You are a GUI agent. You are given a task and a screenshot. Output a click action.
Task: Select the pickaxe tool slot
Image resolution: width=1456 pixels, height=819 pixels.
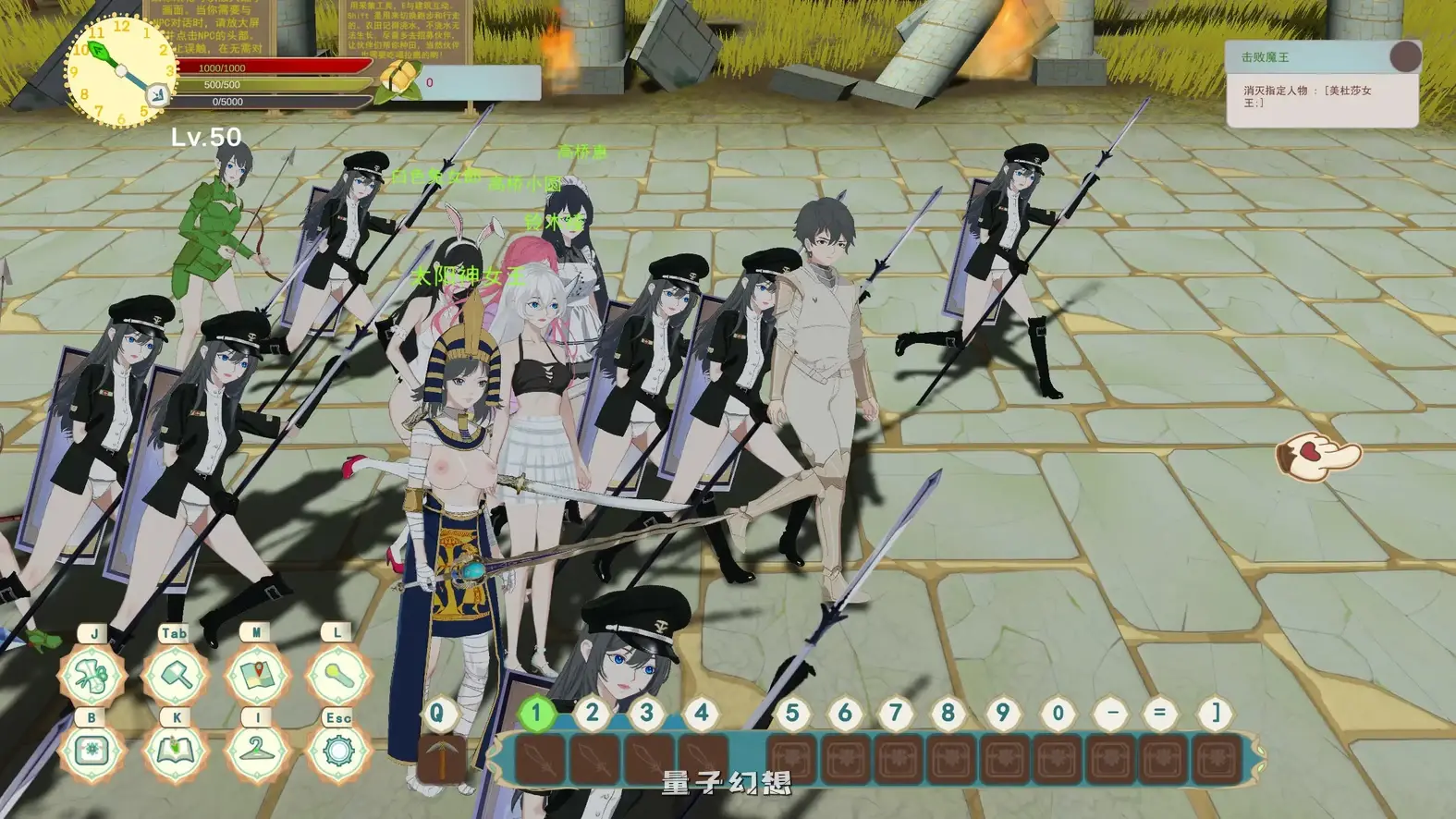pos(441,760)
